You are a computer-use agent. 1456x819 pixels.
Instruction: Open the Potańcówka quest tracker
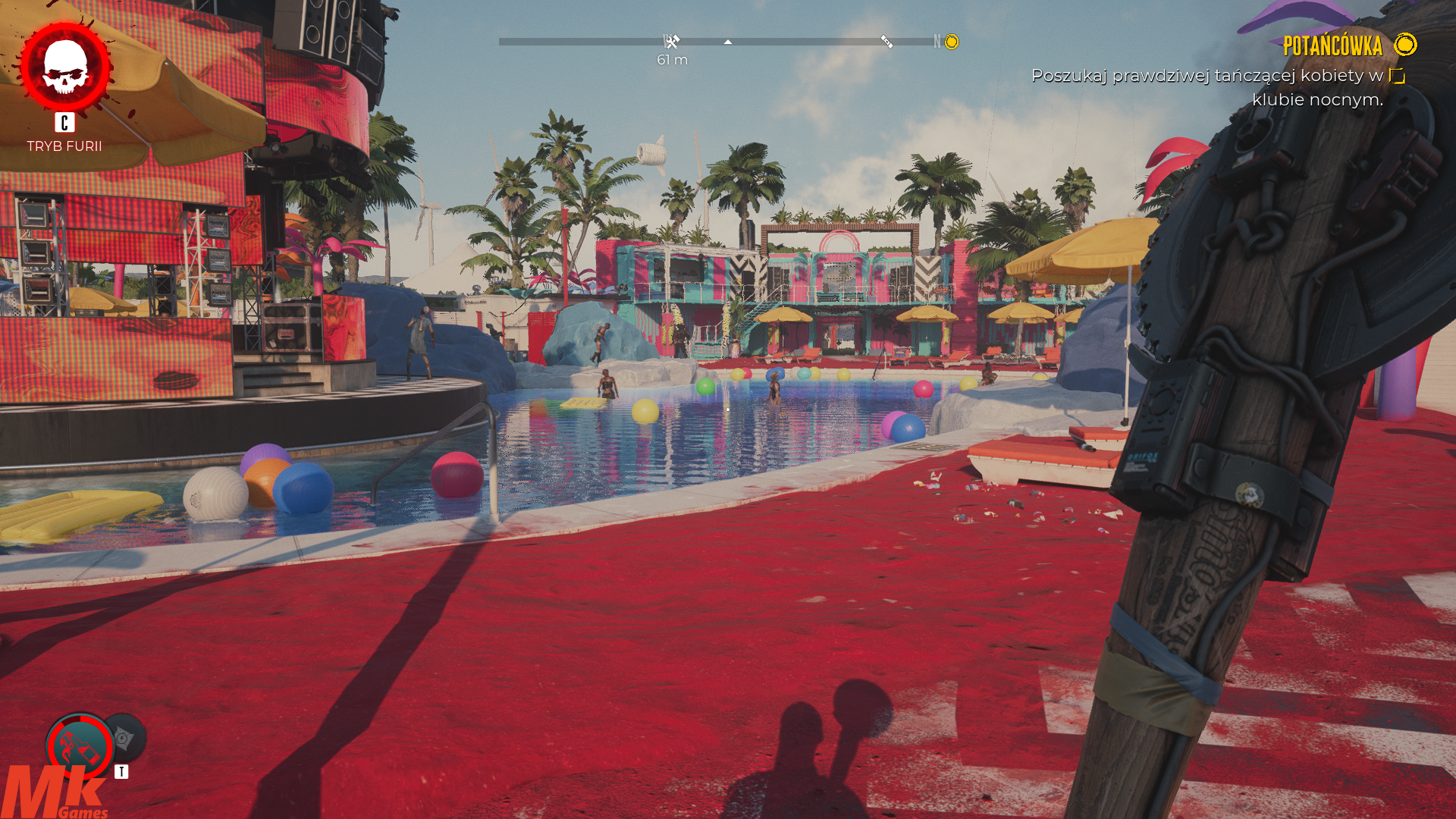(1332, 46)
